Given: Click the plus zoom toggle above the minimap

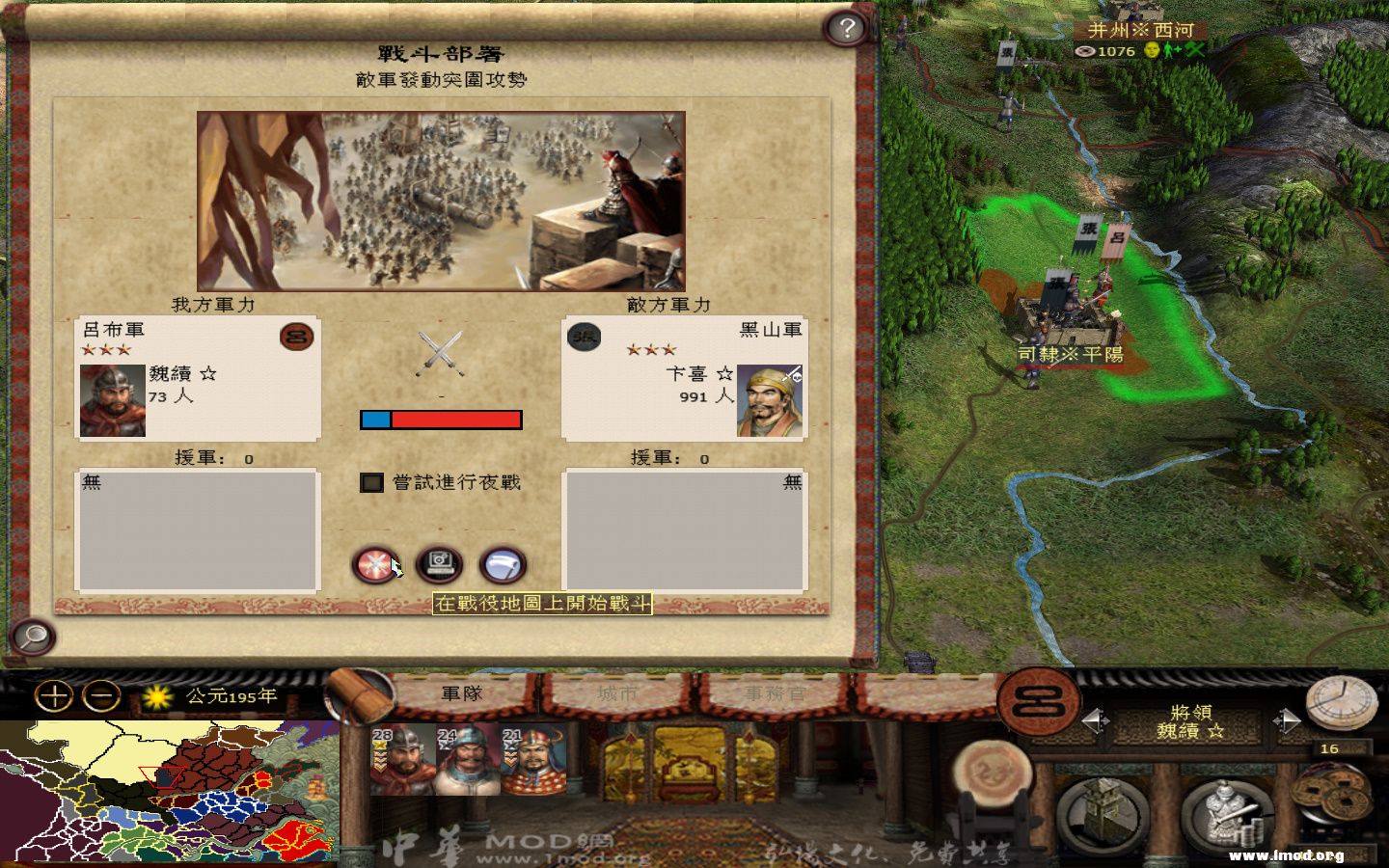Looking at the screenshot, I should [x=55, y=693].
